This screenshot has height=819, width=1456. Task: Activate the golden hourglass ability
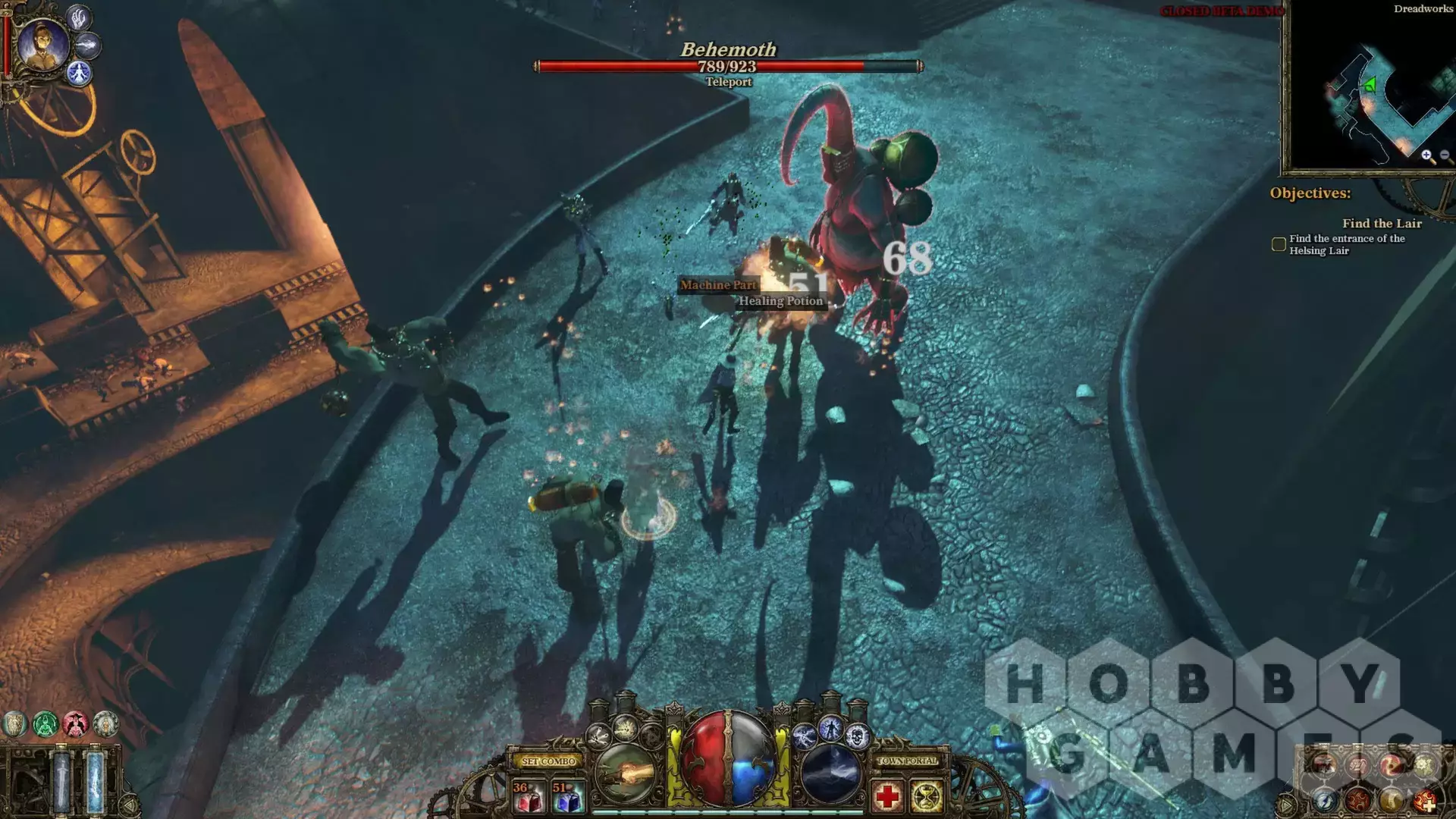pos(927,797)
